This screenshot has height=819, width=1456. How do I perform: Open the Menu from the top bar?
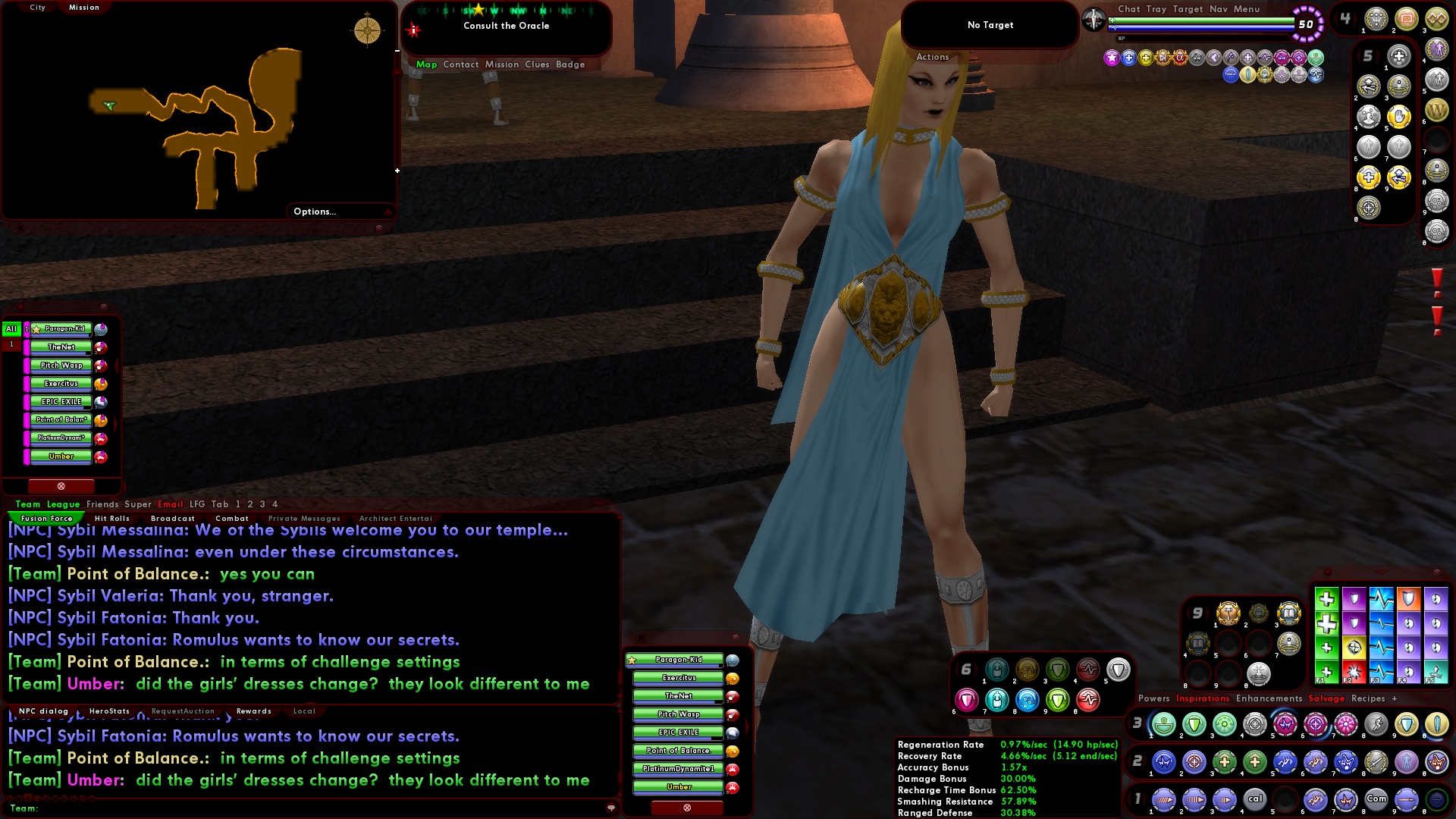pyautogui.click(x=1248, y=9)
